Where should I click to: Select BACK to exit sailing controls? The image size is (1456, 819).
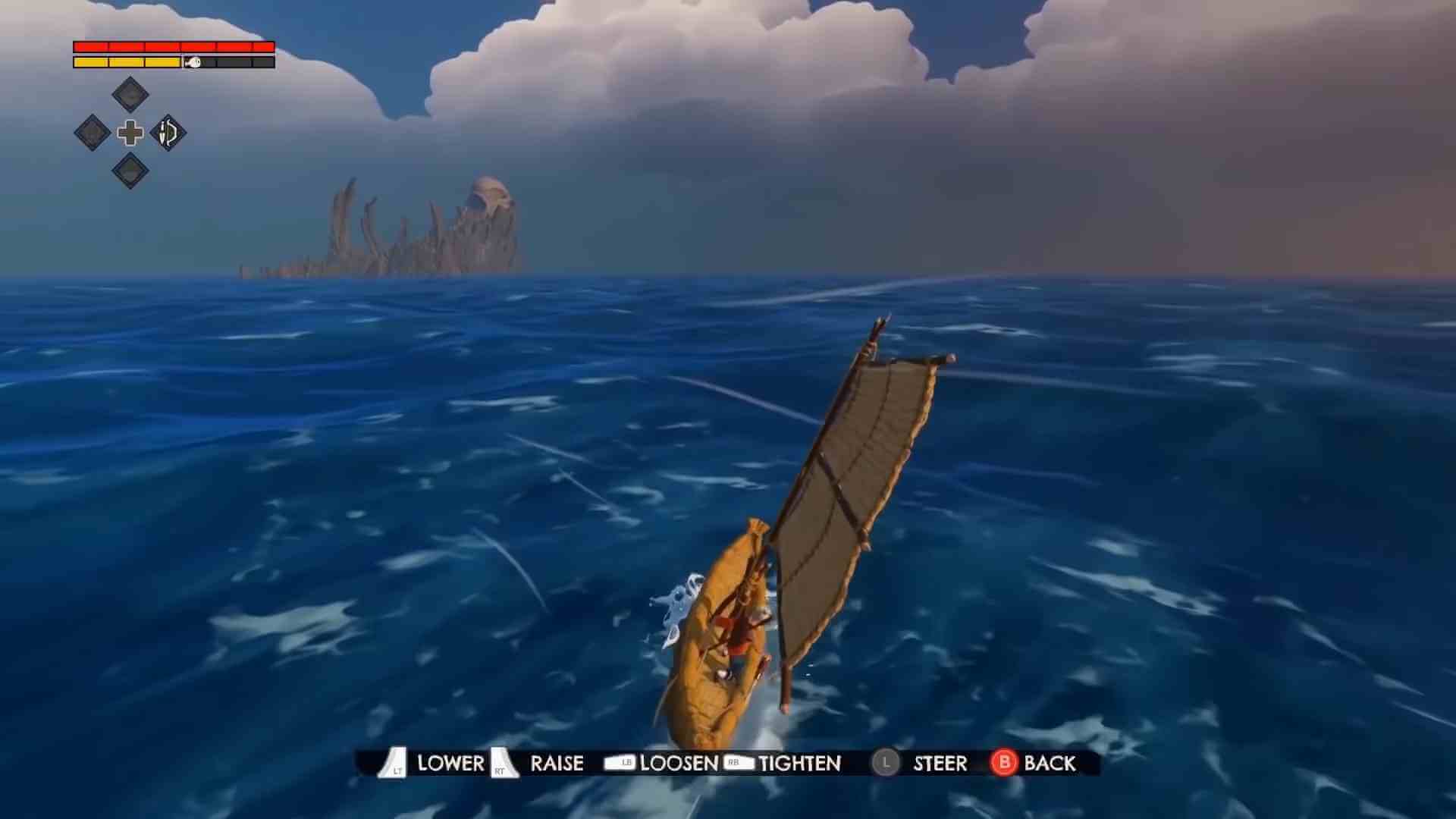[1054, 764]
